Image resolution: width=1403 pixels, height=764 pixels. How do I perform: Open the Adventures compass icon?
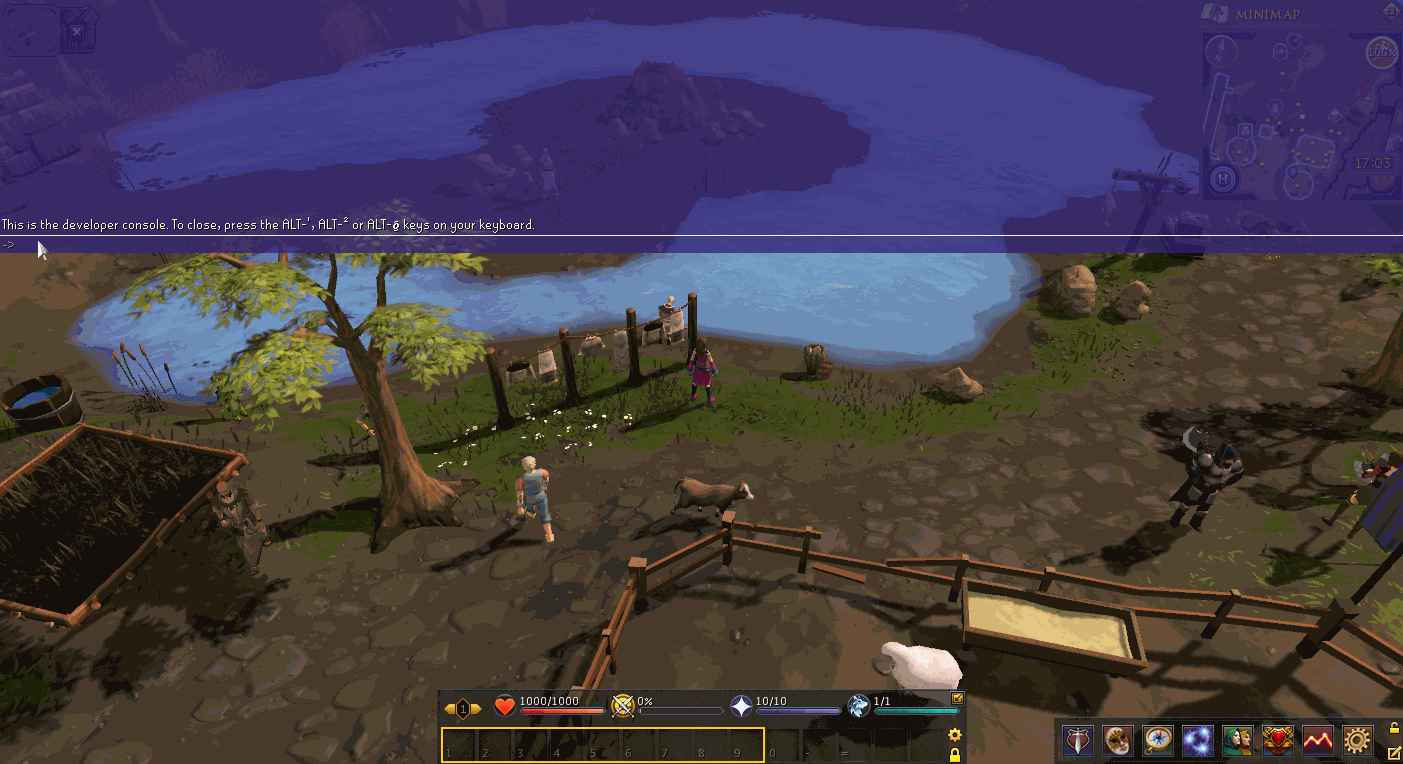(1158, 741)
